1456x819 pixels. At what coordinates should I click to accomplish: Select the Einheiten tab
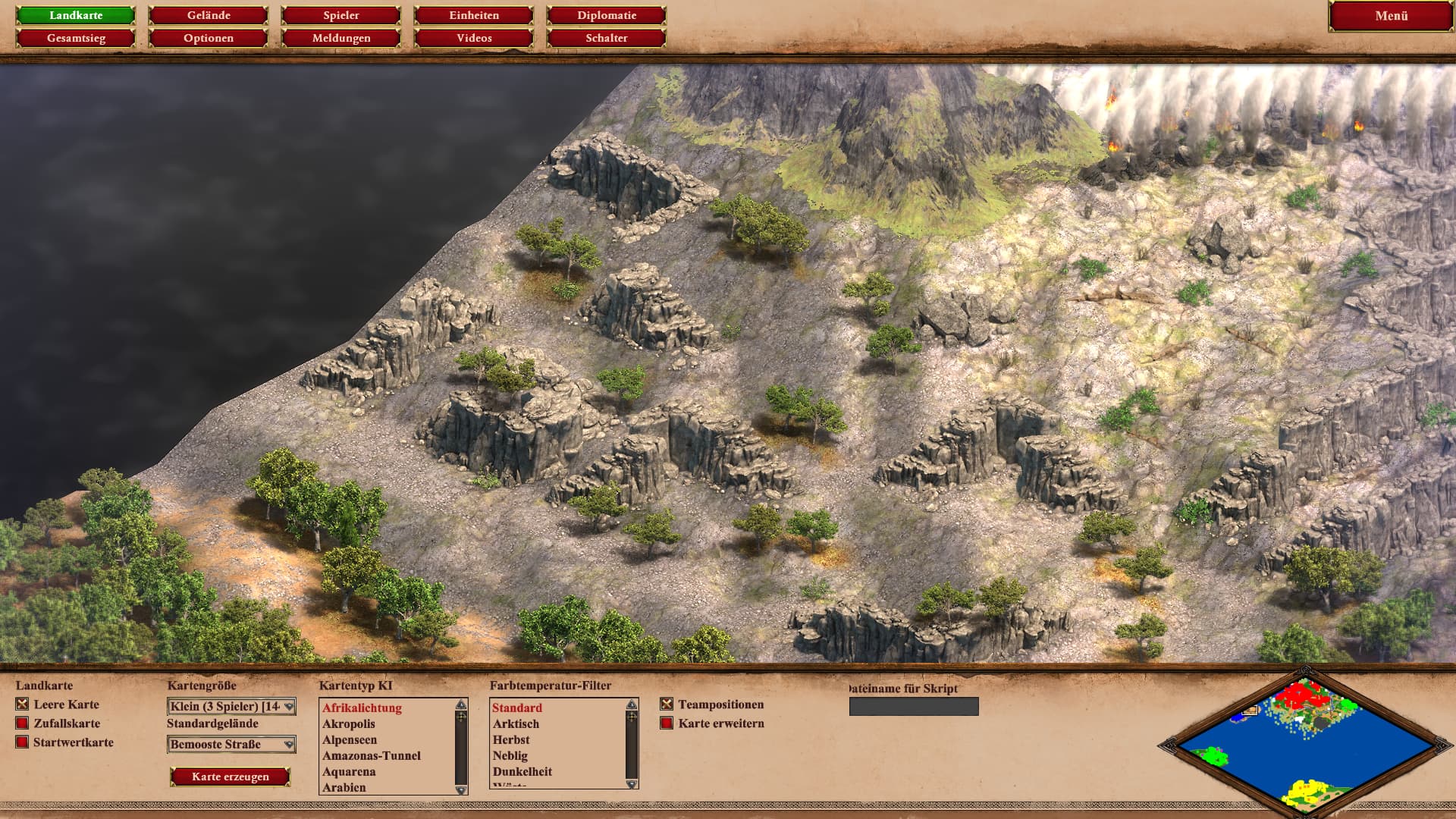(x=474, y=15)
